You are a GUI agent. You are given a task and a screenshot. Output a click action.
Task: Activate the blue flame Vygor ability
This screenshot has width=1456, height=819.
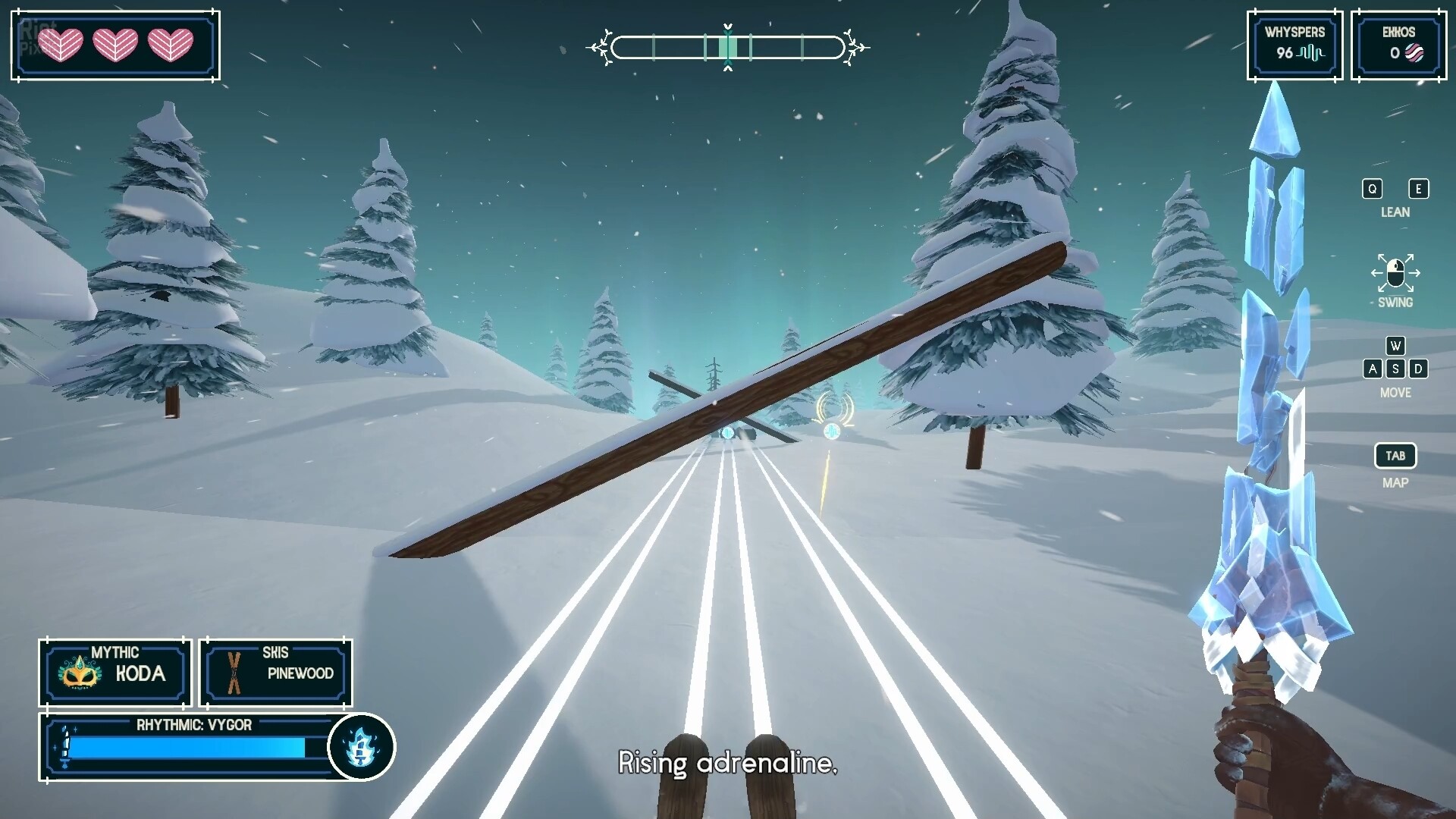coord(362,747)
